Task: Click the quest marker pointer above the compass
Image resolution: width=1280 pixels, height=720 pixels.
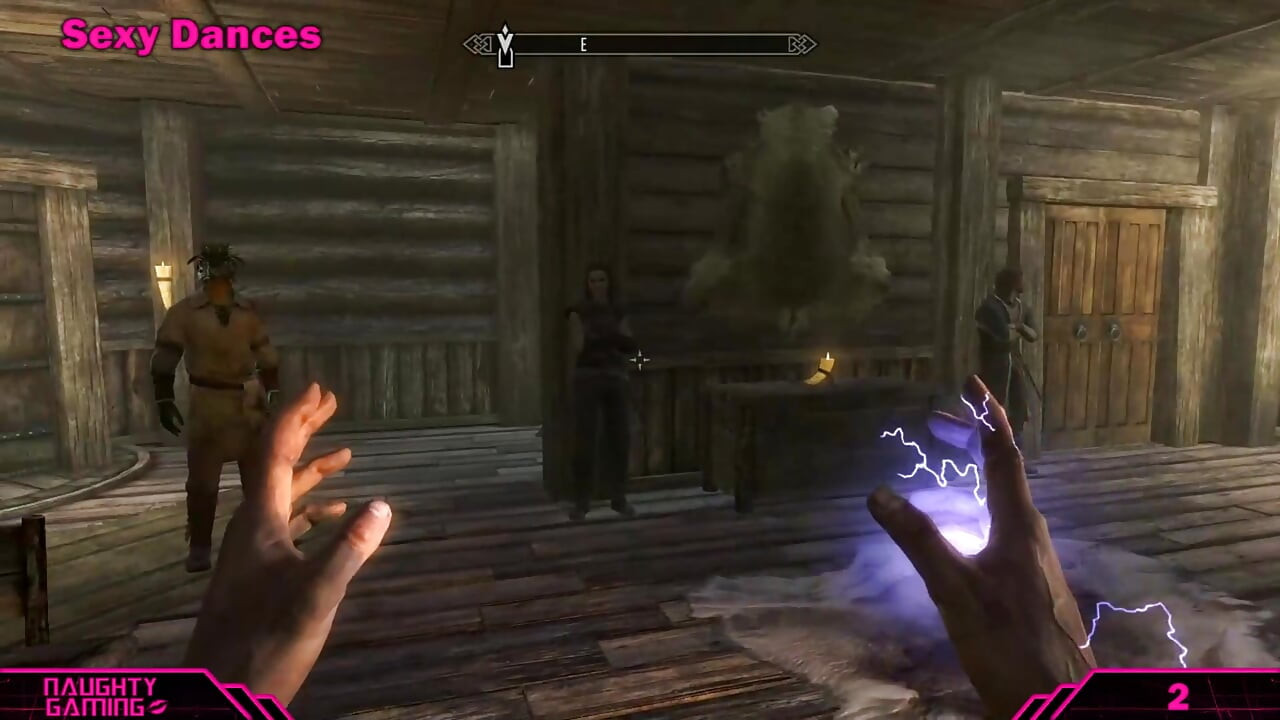Action: (505, 30)
